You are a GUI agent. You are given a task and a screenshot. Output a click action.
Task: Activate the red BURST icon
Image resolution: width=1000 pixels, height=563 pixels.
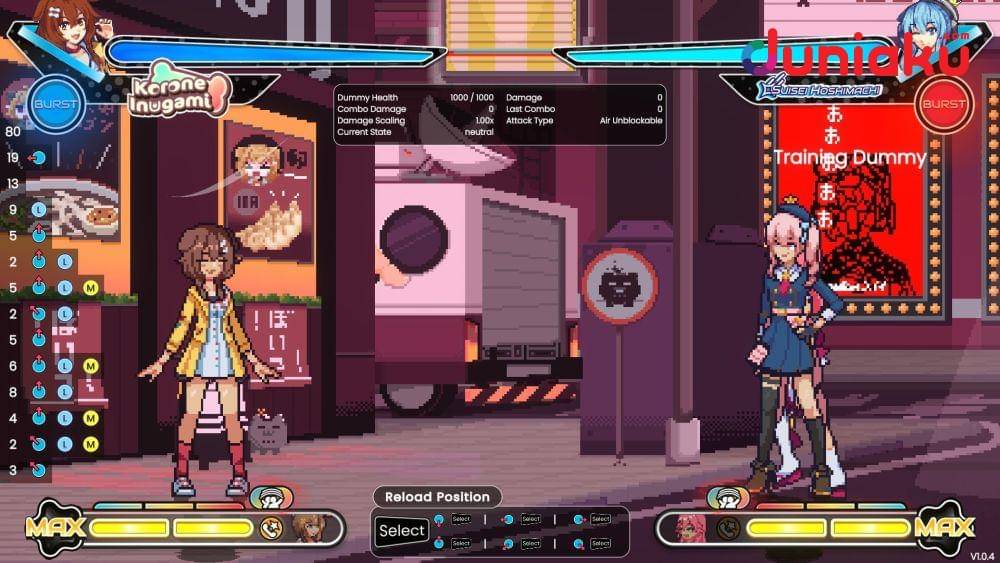943,105
